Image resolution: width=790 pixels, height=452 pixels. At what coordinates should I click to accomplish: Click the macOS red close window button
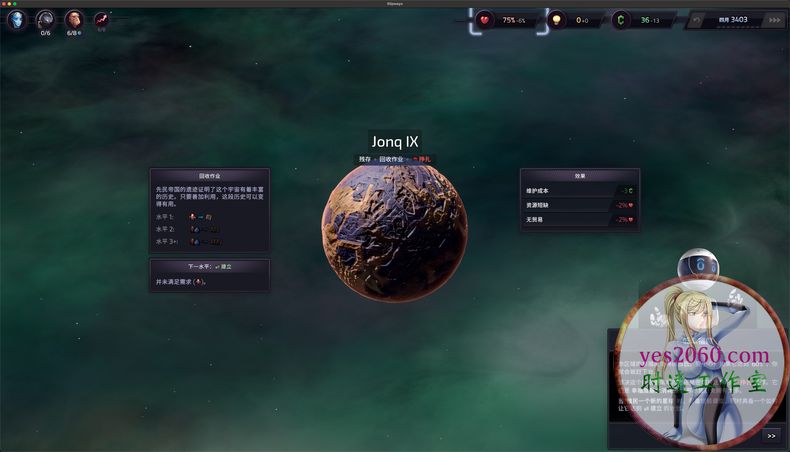pos(6,3)
